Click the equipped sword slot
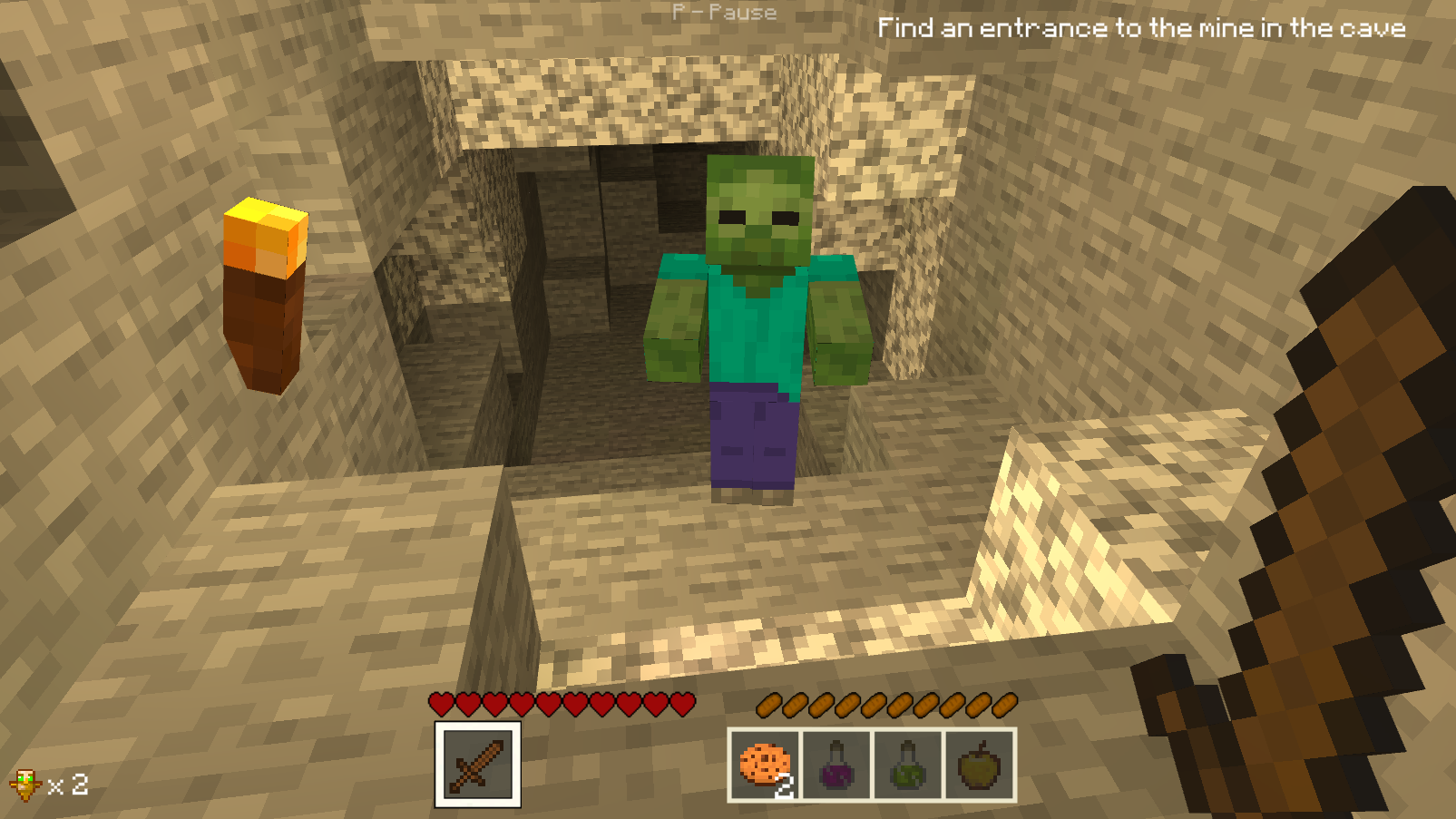The image size is (1456, 819). (x=479, y=766)
